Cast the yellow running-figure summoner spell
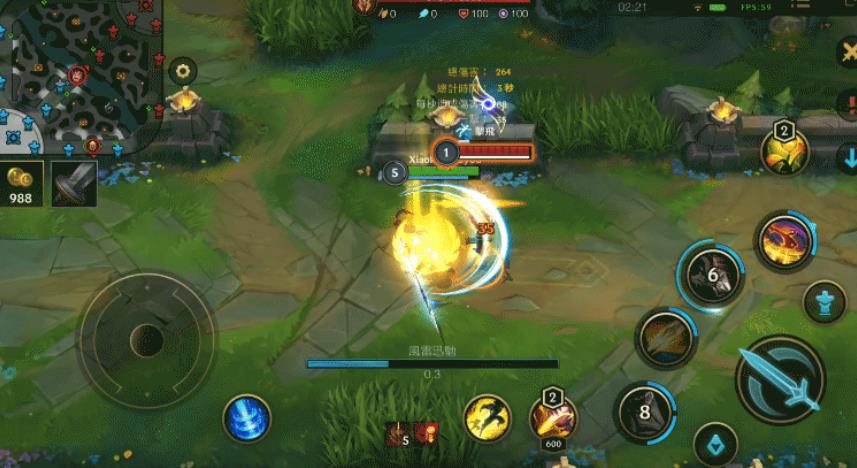The height and width of the screenshot is (468, 857). pos(487,417)
